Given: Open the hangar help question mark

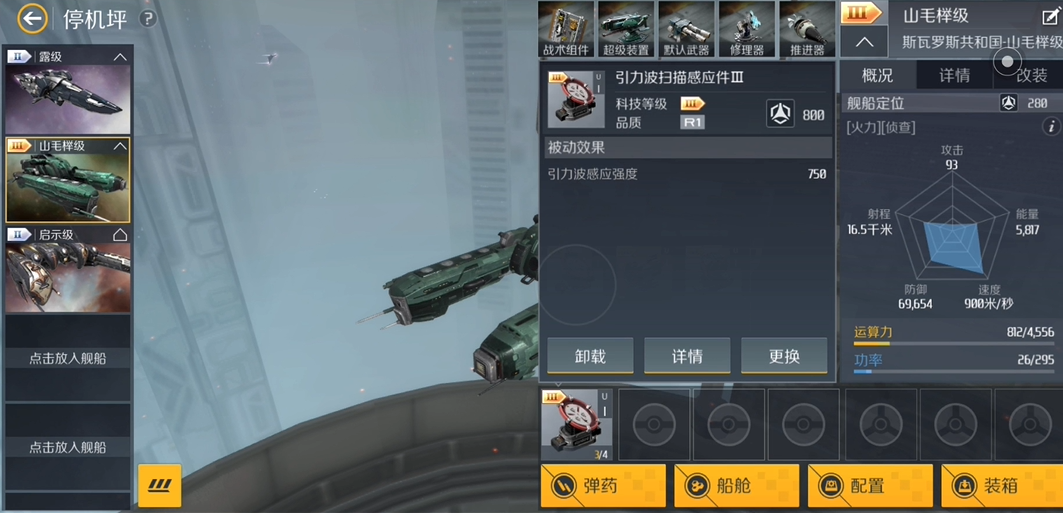Looking at the screenshot, I should tap(148, 18).
